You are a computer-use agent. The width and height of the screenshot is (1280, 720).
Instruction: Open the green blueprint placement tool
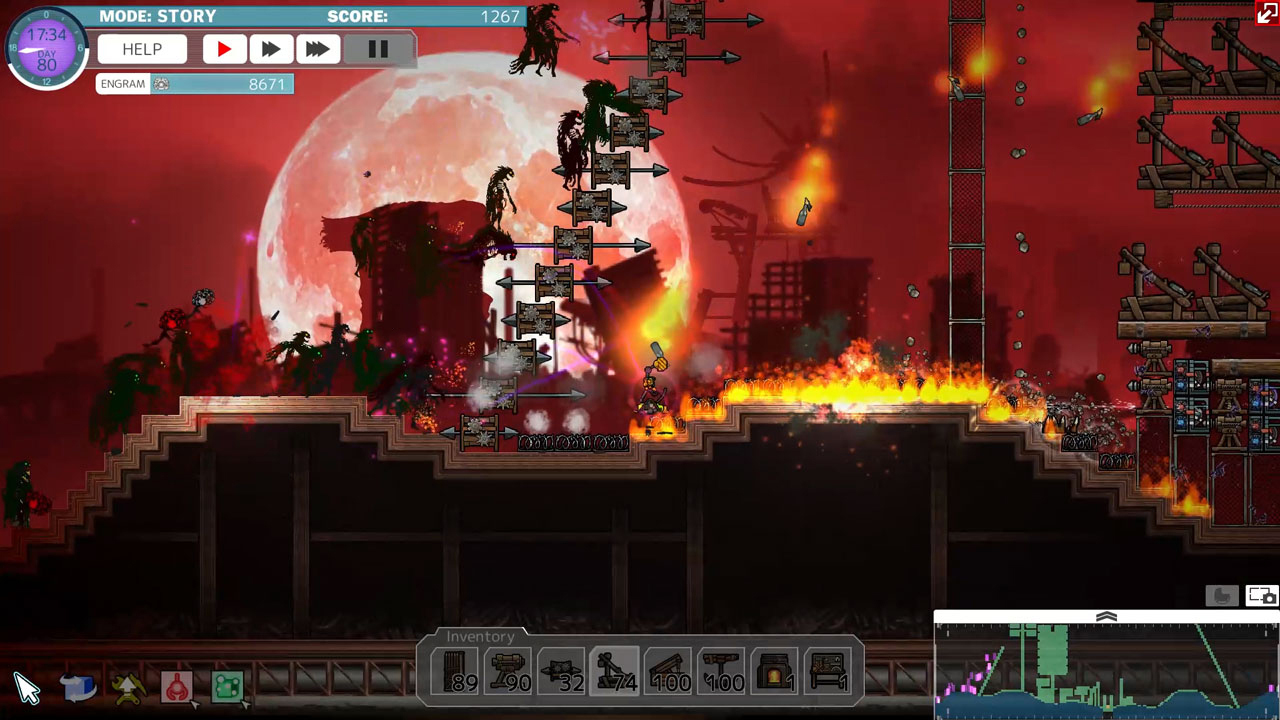226,687
